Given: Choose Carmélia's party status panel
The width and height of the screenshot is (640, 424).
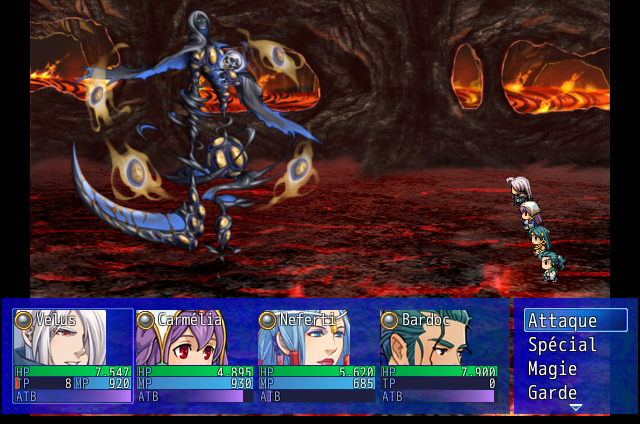Looking at the screenshot, I should [x=195, y=356].
